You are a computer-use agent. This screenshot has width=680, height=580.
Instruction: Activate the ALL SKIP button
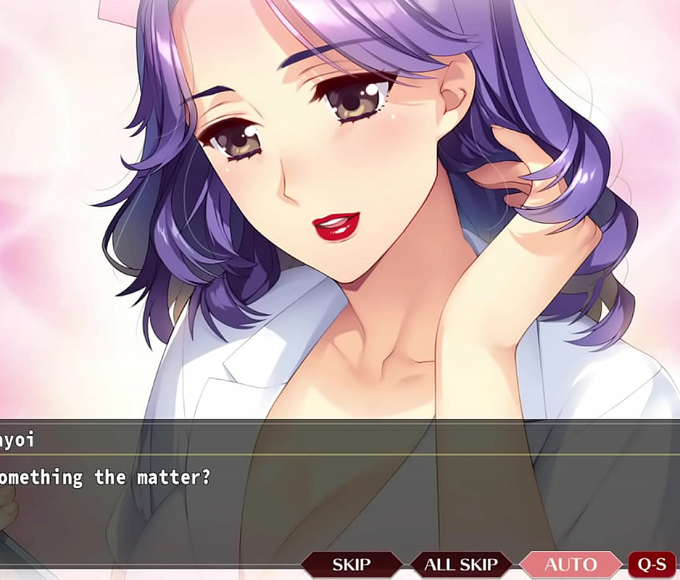point(461,565)
